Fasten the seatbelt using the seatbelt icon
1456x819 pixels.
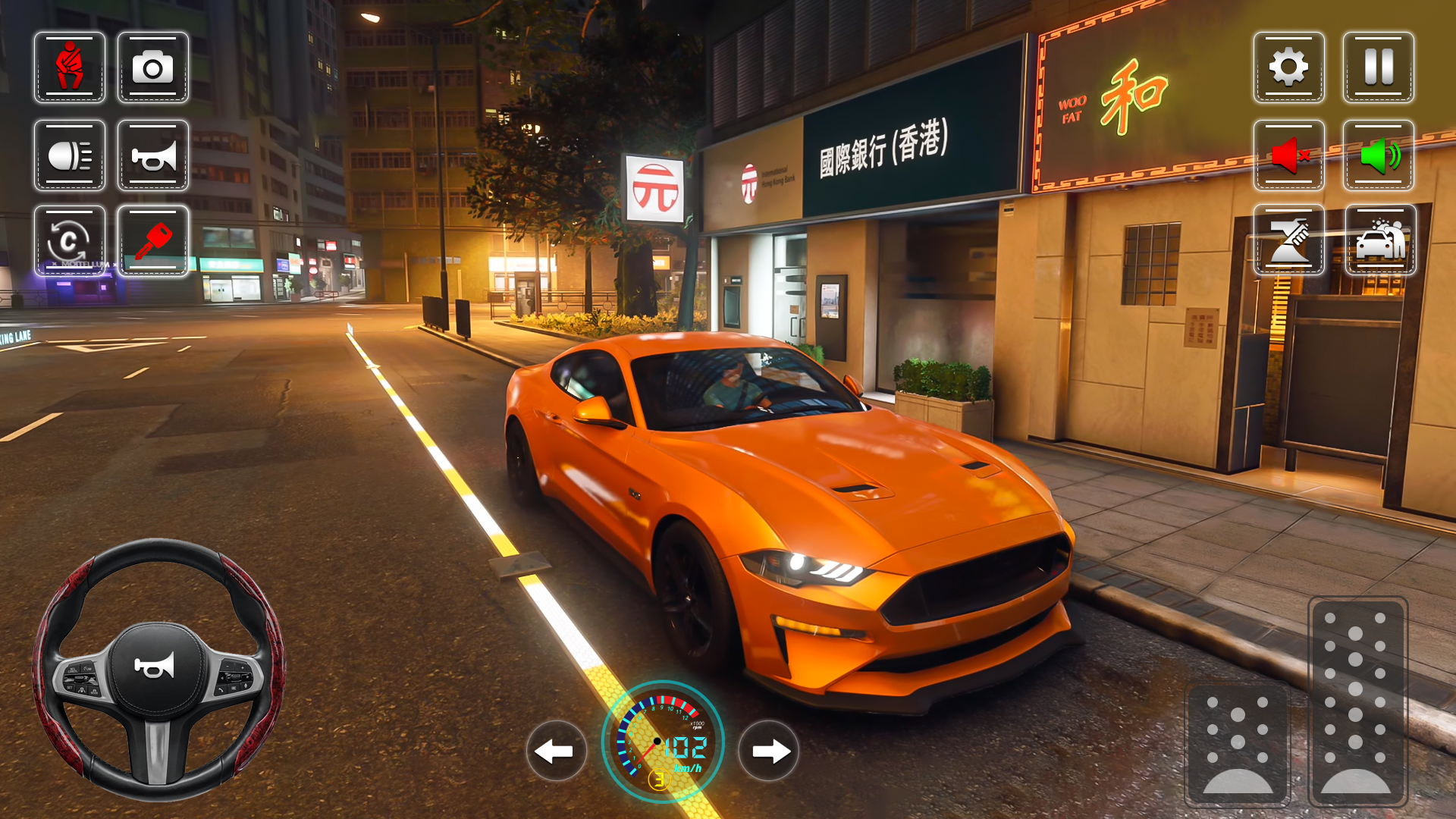(x=69, y=68)
